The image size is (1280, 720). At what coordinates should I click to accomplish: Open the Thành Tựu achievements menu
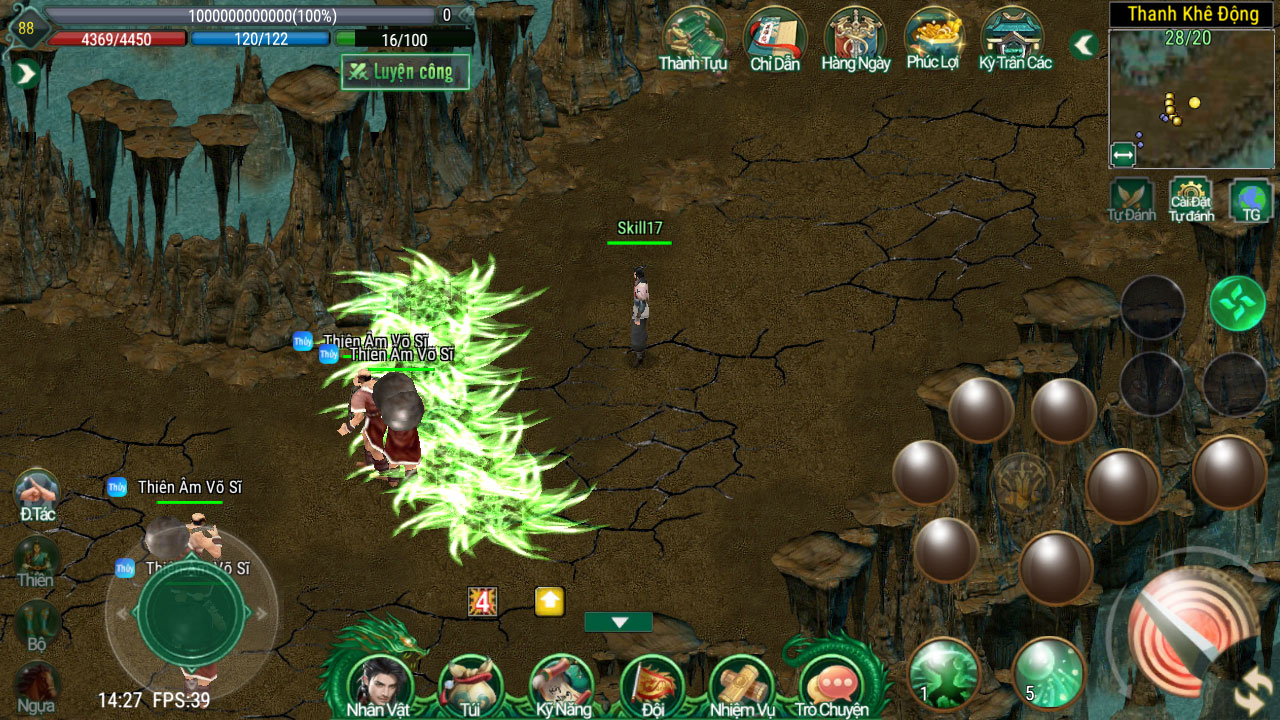[x=693, y=38]
